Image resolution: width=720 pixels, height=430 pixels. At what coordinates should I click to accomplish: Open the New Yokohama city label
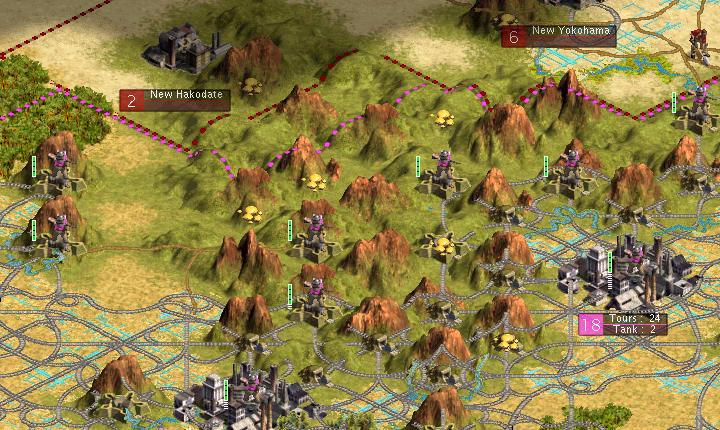pos(559,36)
